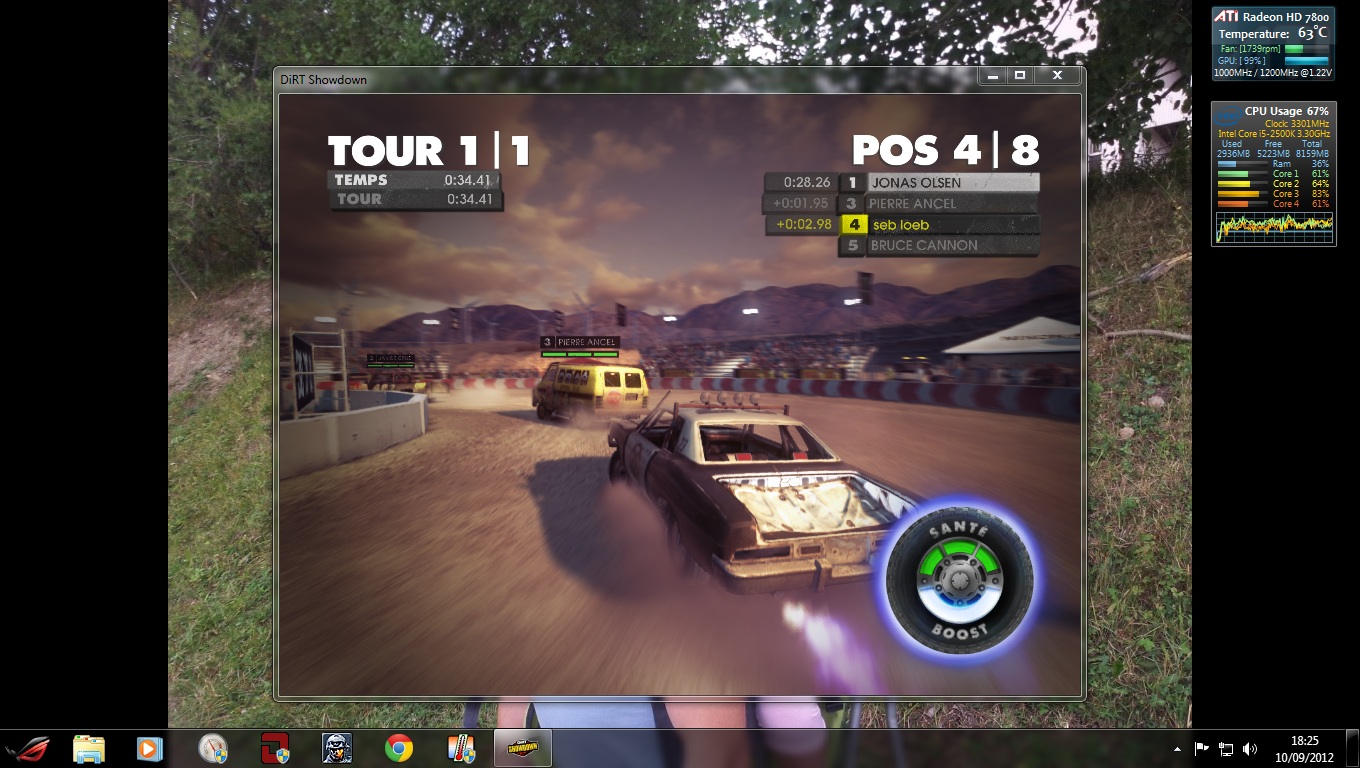Minimize the DiRT Showdown window
This screenshot has width=1360, height=768.
click(x=993, y=76)
